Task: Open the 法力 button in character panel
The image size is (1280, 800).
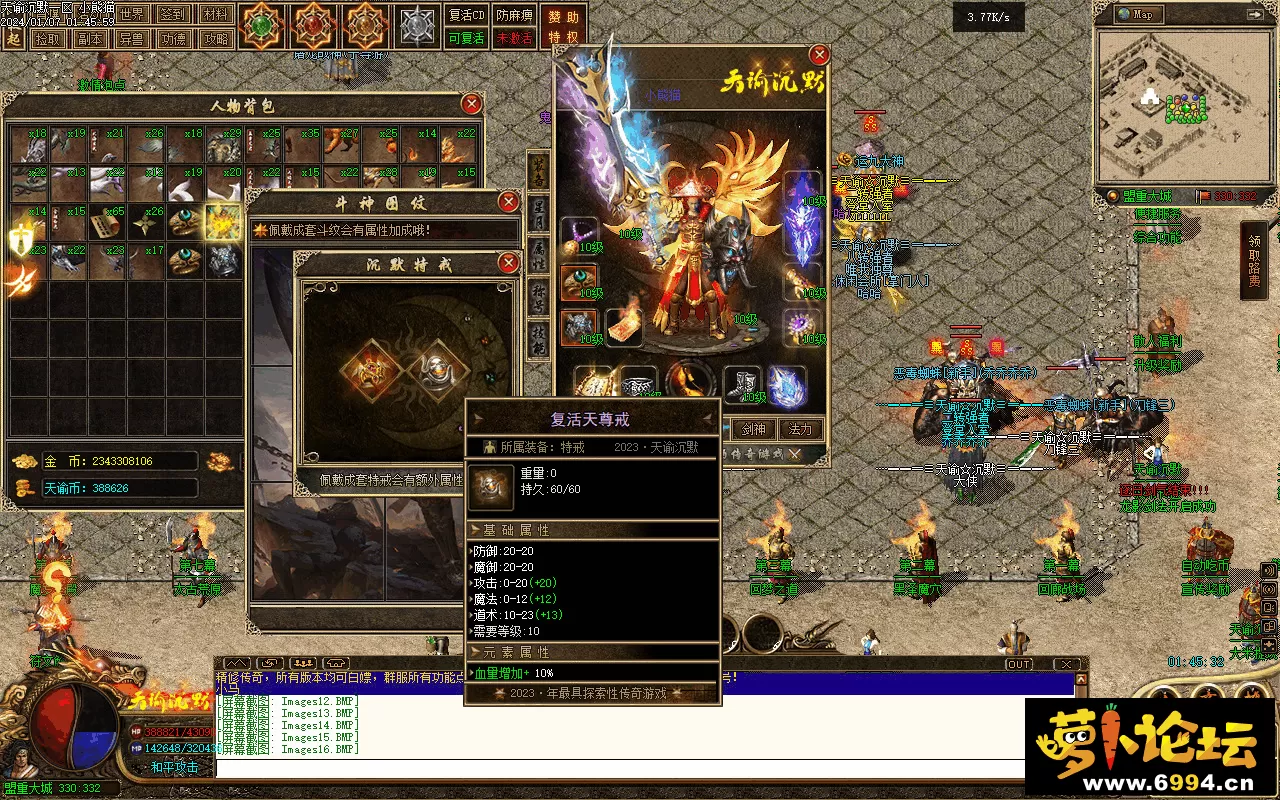Action: pos(801,429)
